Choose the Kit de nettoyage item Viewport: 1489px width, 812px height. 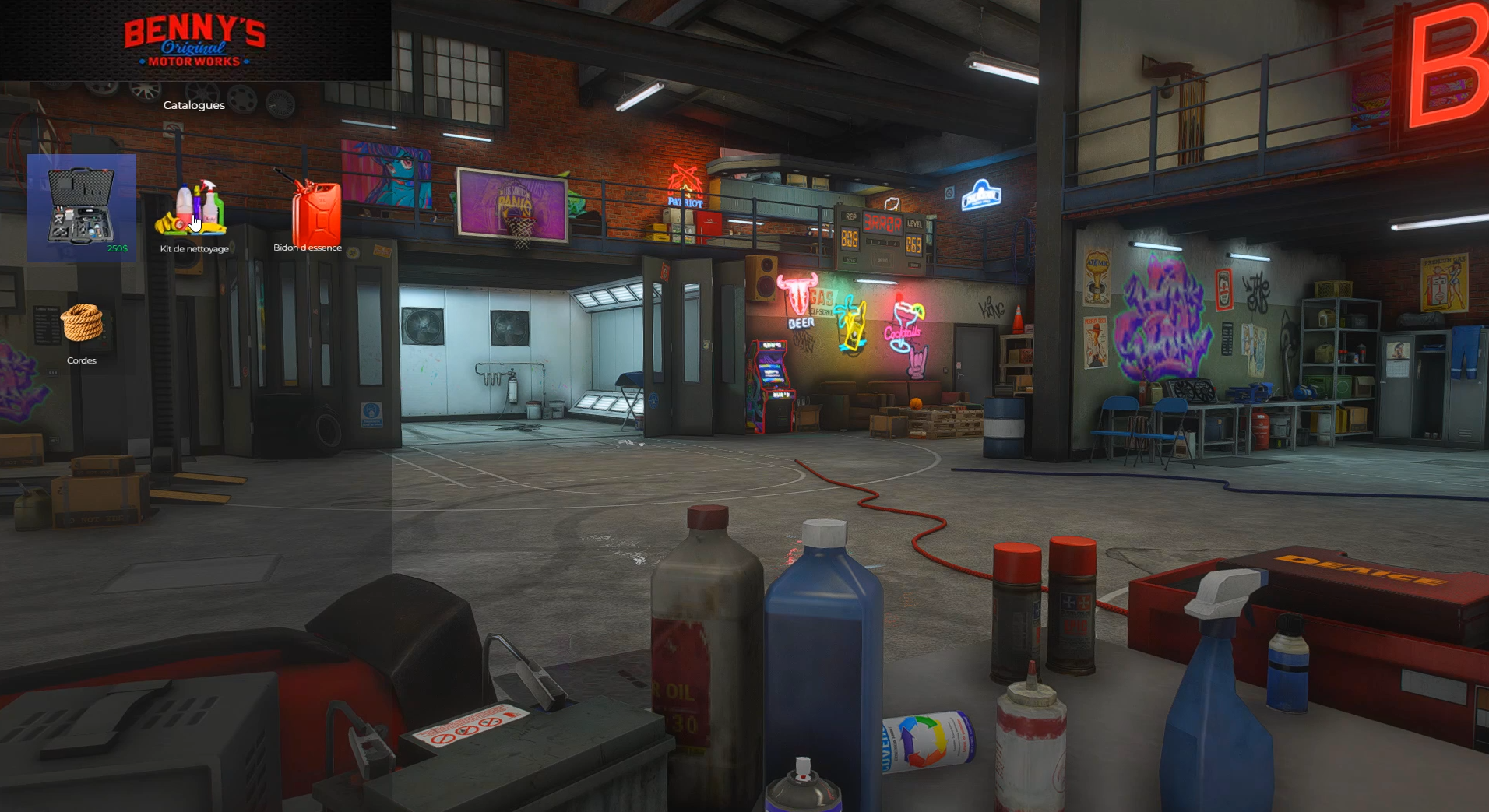coord(194,212)
